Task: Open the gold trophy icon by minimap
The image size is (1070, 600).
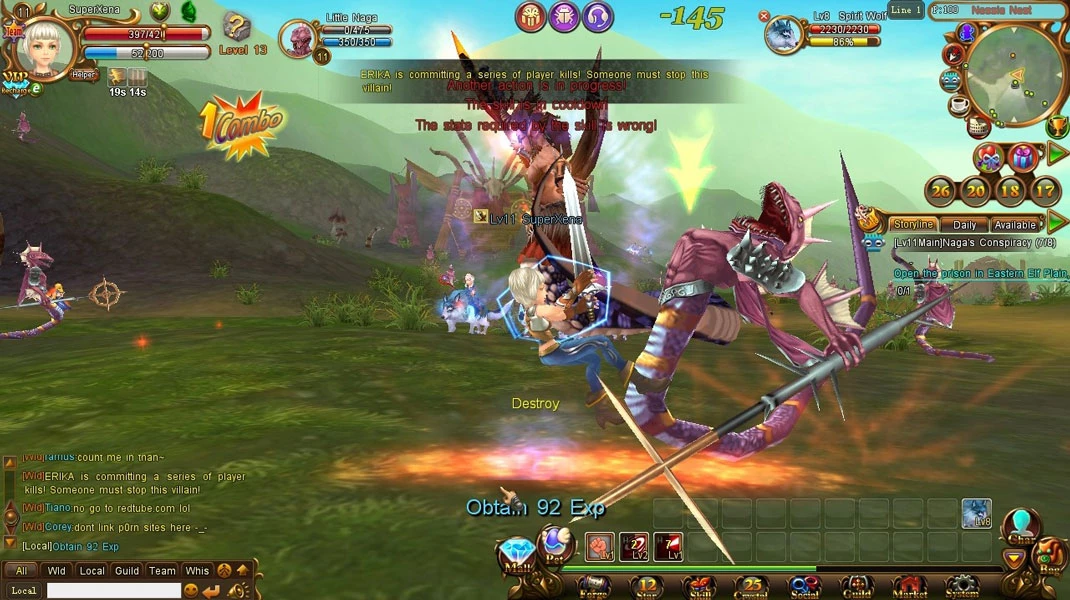Action: (x=1056, y=127)
